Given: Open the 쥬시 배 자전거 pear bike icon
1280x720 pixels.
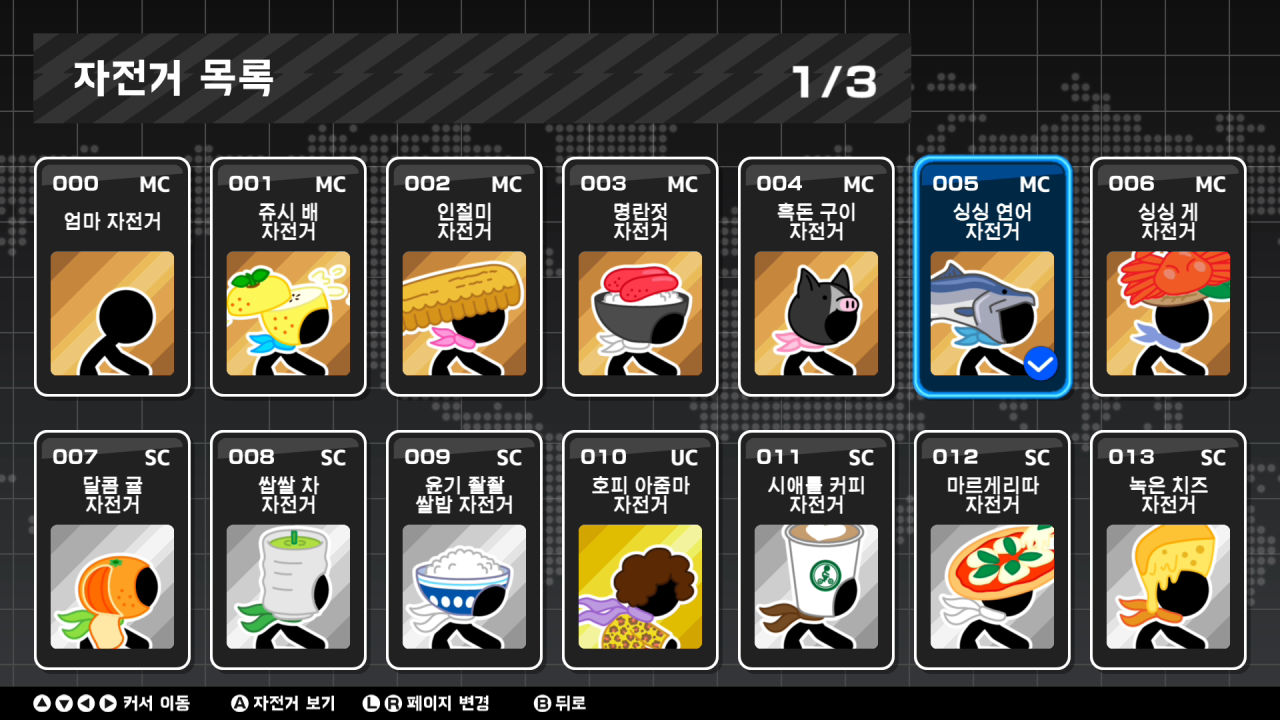Looking at the screenshot, I should (x=289, y=313).
